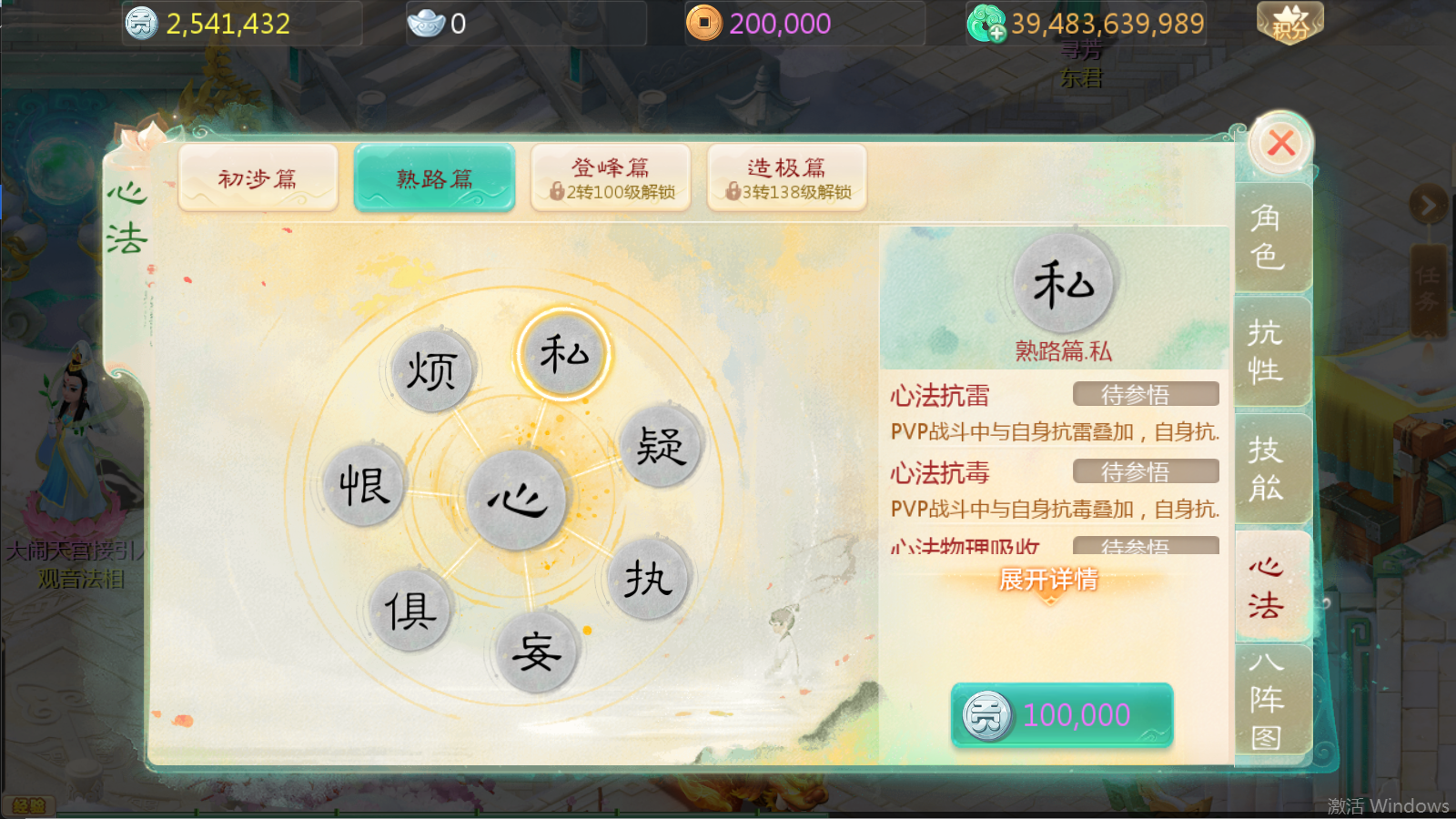1456x819 pixels.
Task: Select the 私 node in the circle
Action: coord(564,355)
